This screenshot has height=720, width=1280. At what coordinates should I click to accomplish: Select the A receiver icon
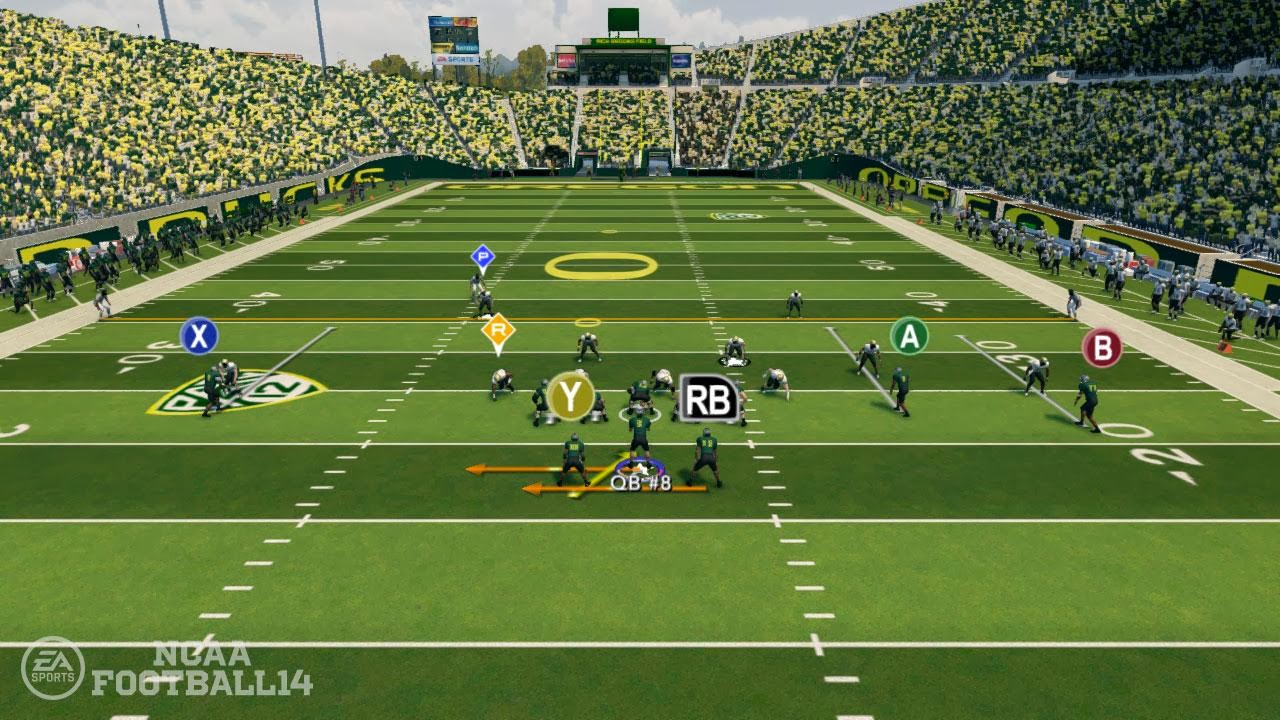(908, 338)
